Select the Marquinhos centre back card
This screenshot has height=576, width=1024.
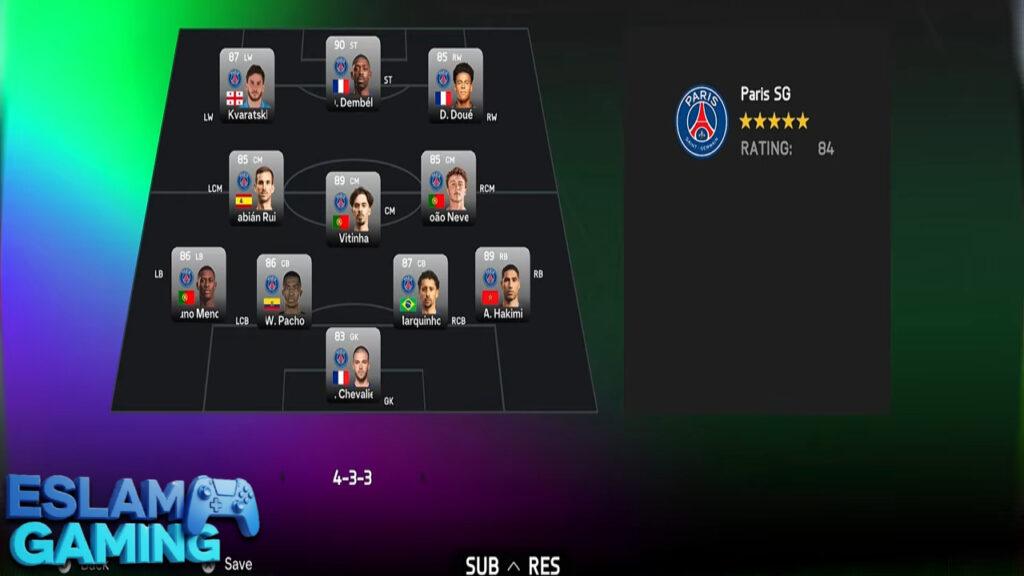420,290
